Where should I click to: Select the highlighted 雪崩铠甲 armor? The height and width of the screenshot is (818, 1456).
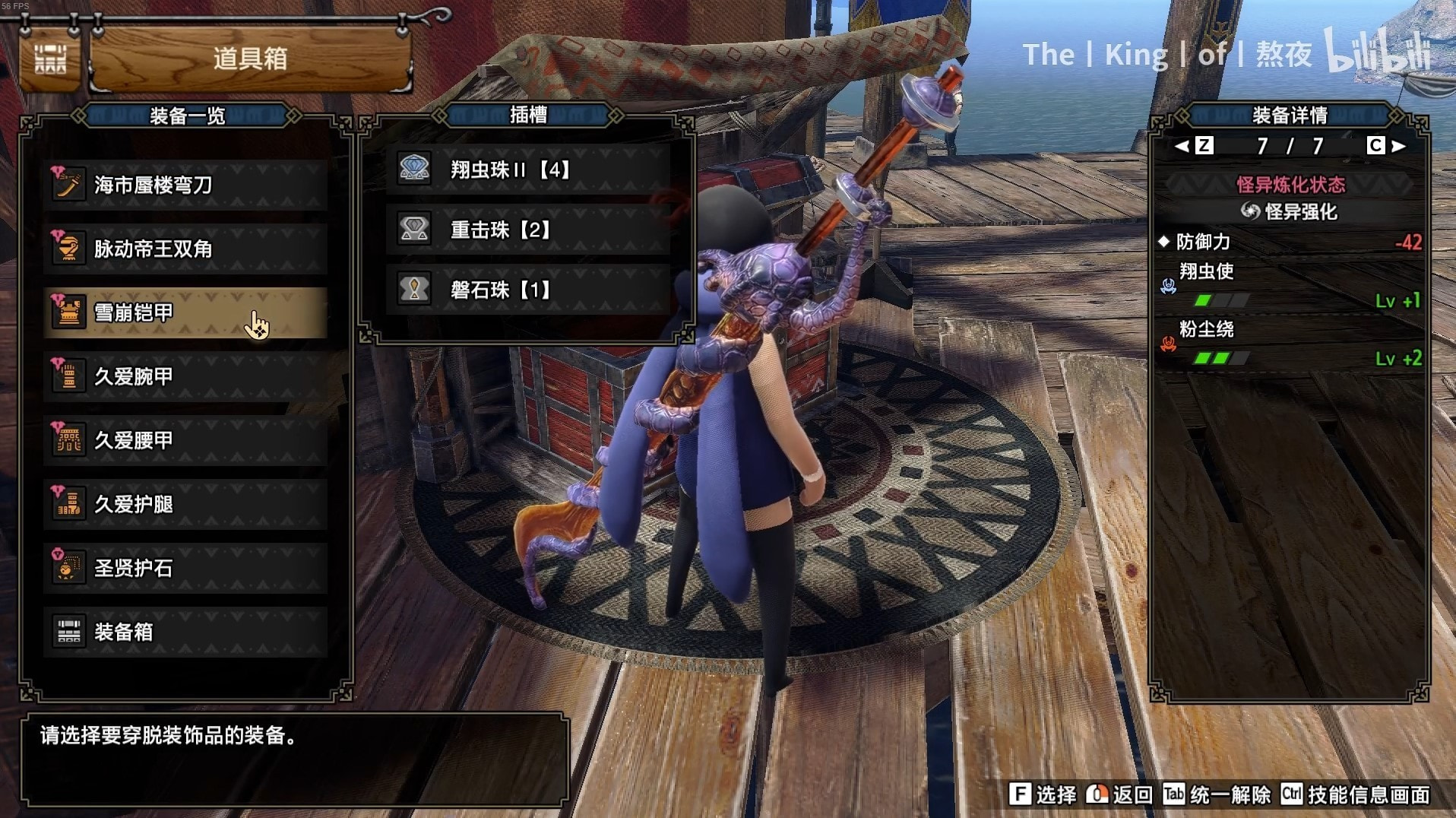[x=185, y=312]
